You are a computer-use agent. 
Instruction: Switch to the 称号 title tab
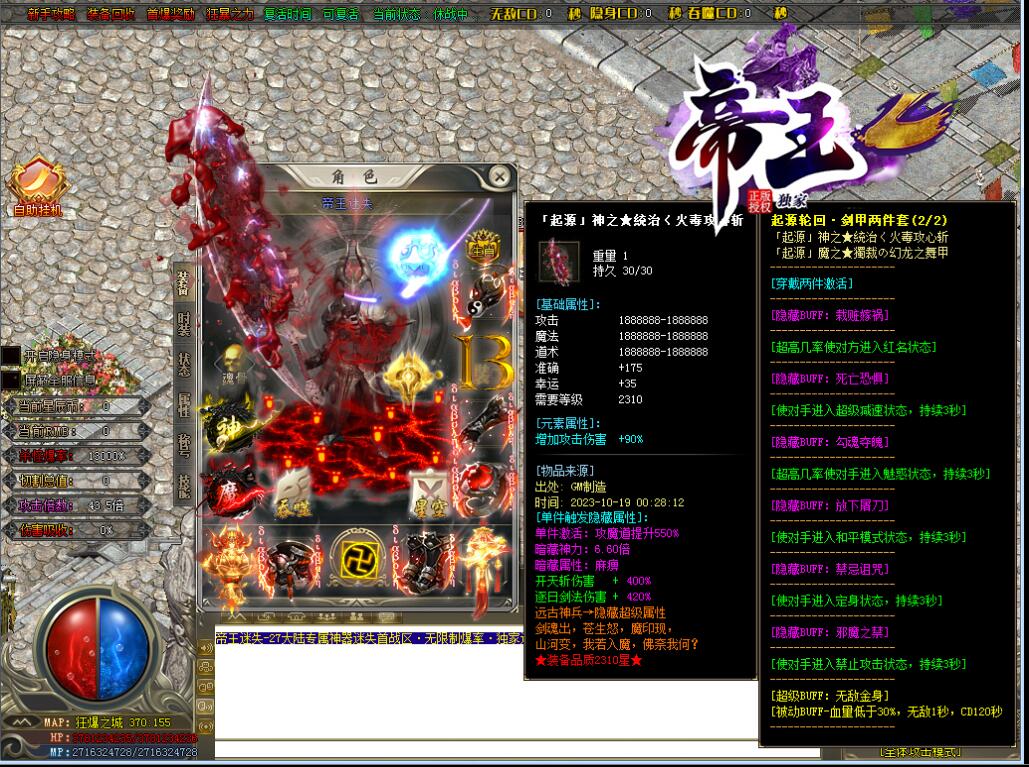pyautogui.click(x=184, y=446)
